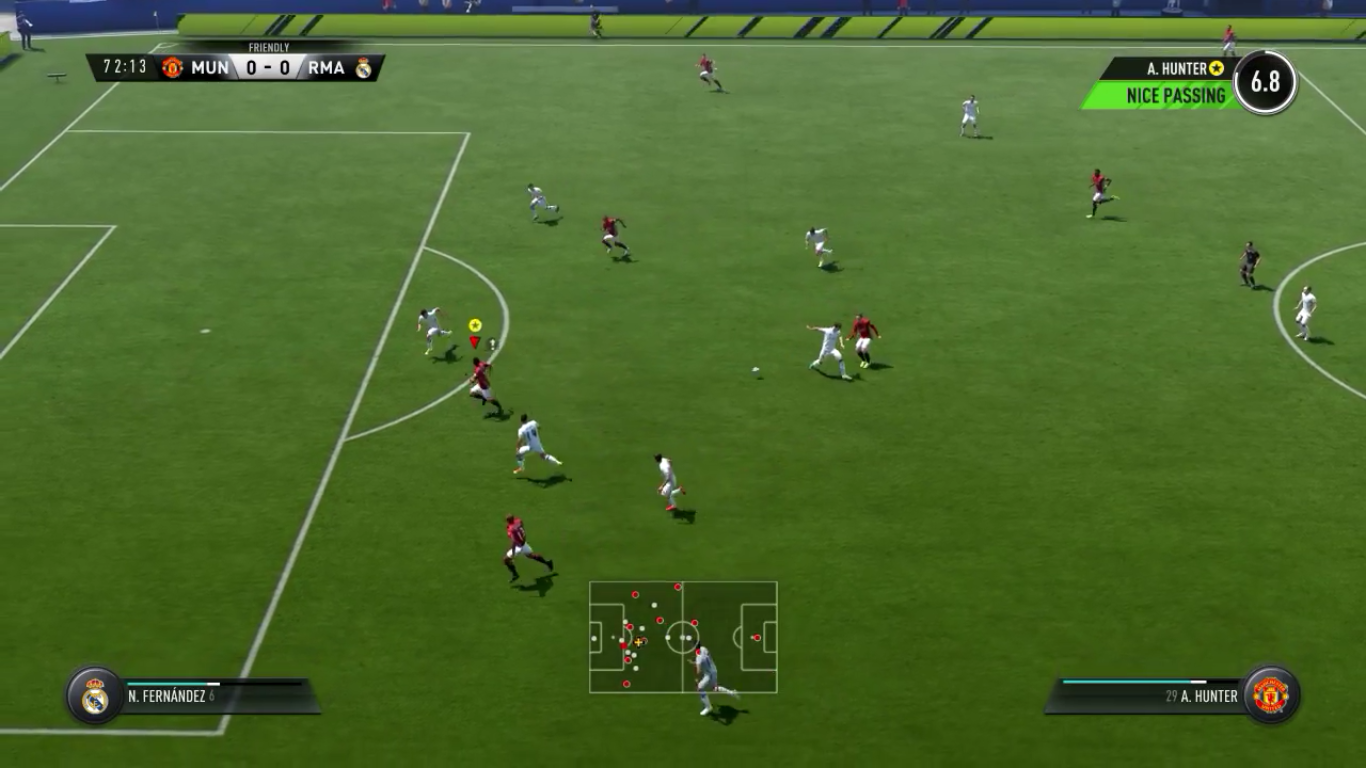This screenshot has width=1366, height=768.
Task: Click the pitch radar minimap
Action: [683, 637]
